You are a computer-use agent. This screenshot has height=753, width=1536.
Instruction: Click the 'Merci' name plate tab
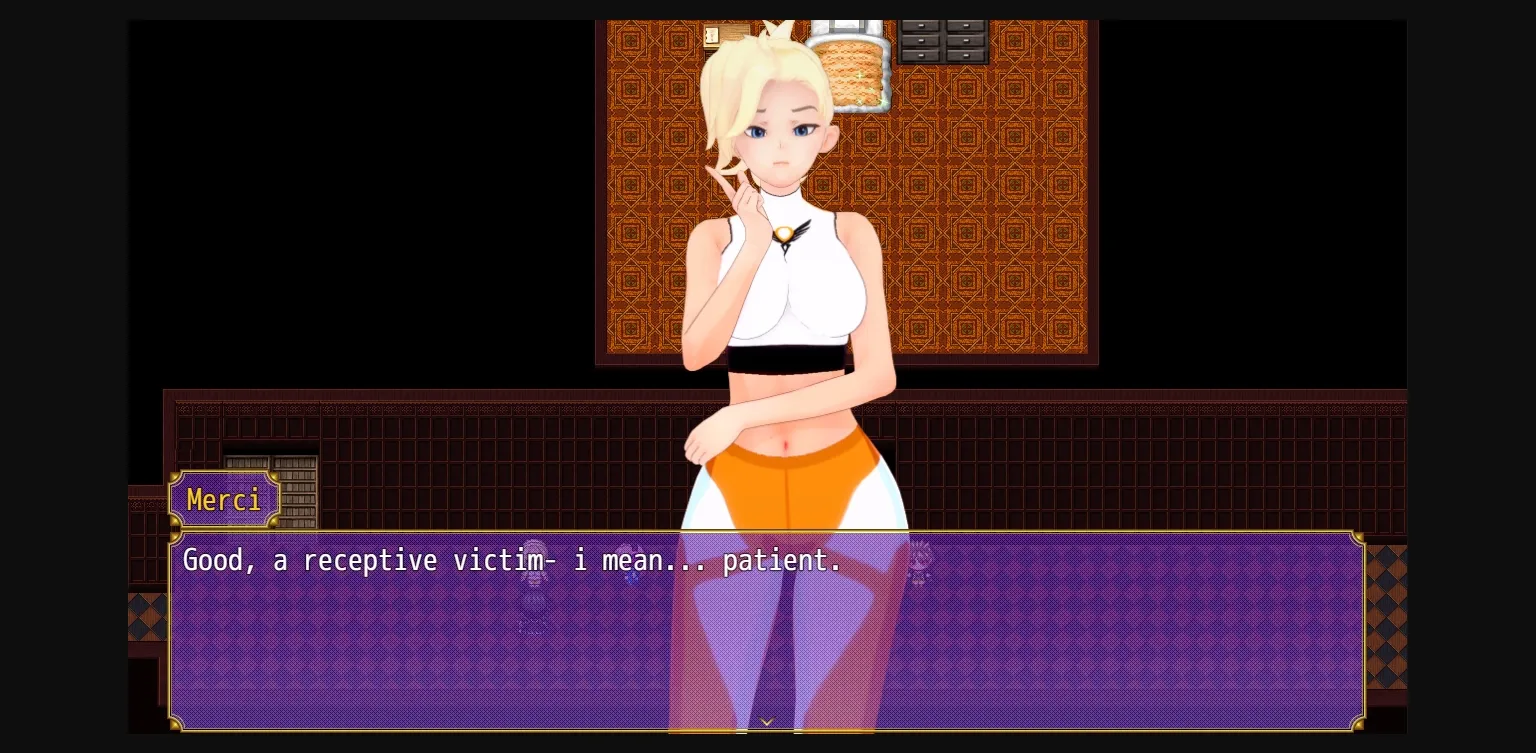[224, 500]
